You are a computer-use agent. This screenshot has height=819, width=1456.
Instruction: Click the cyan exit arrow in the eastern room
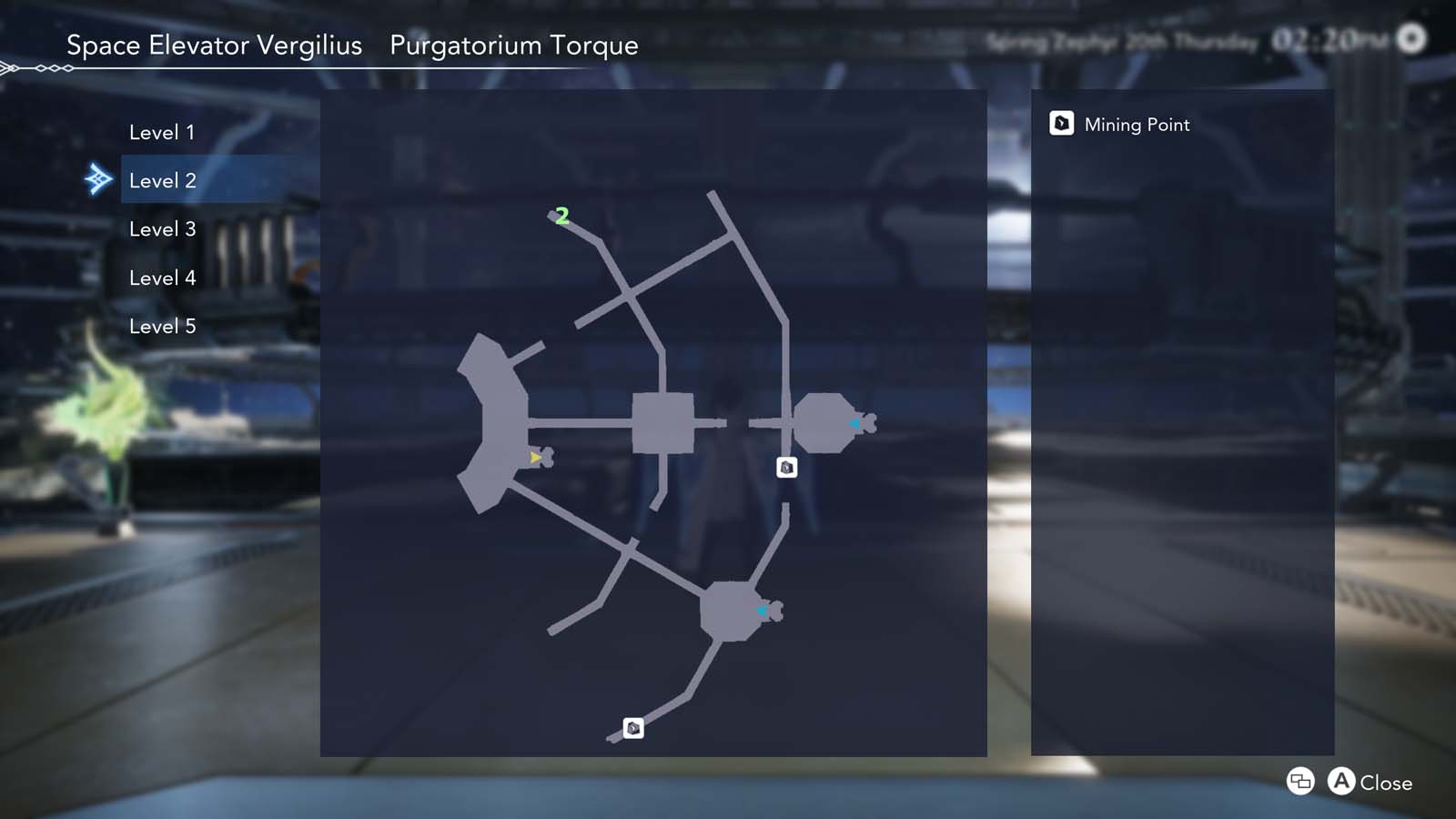click(x=854, y=421)
